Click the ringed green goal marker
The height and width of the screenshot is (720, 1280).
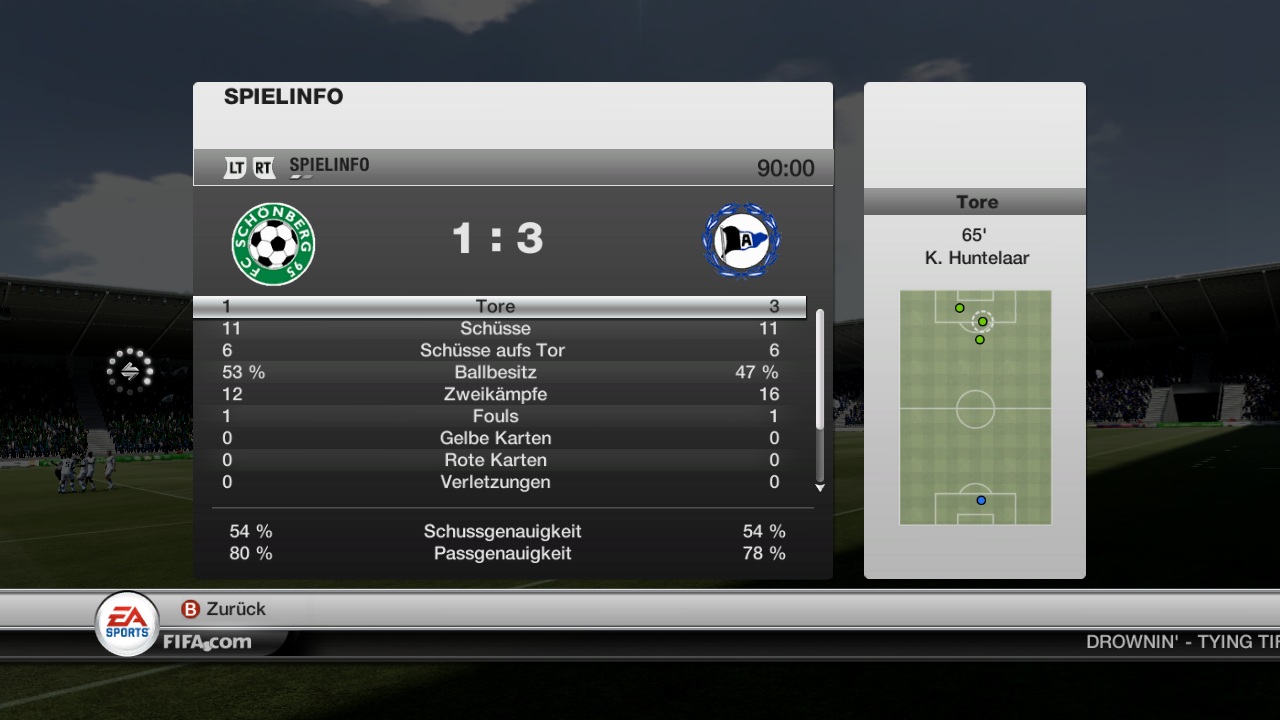(982, 321)
